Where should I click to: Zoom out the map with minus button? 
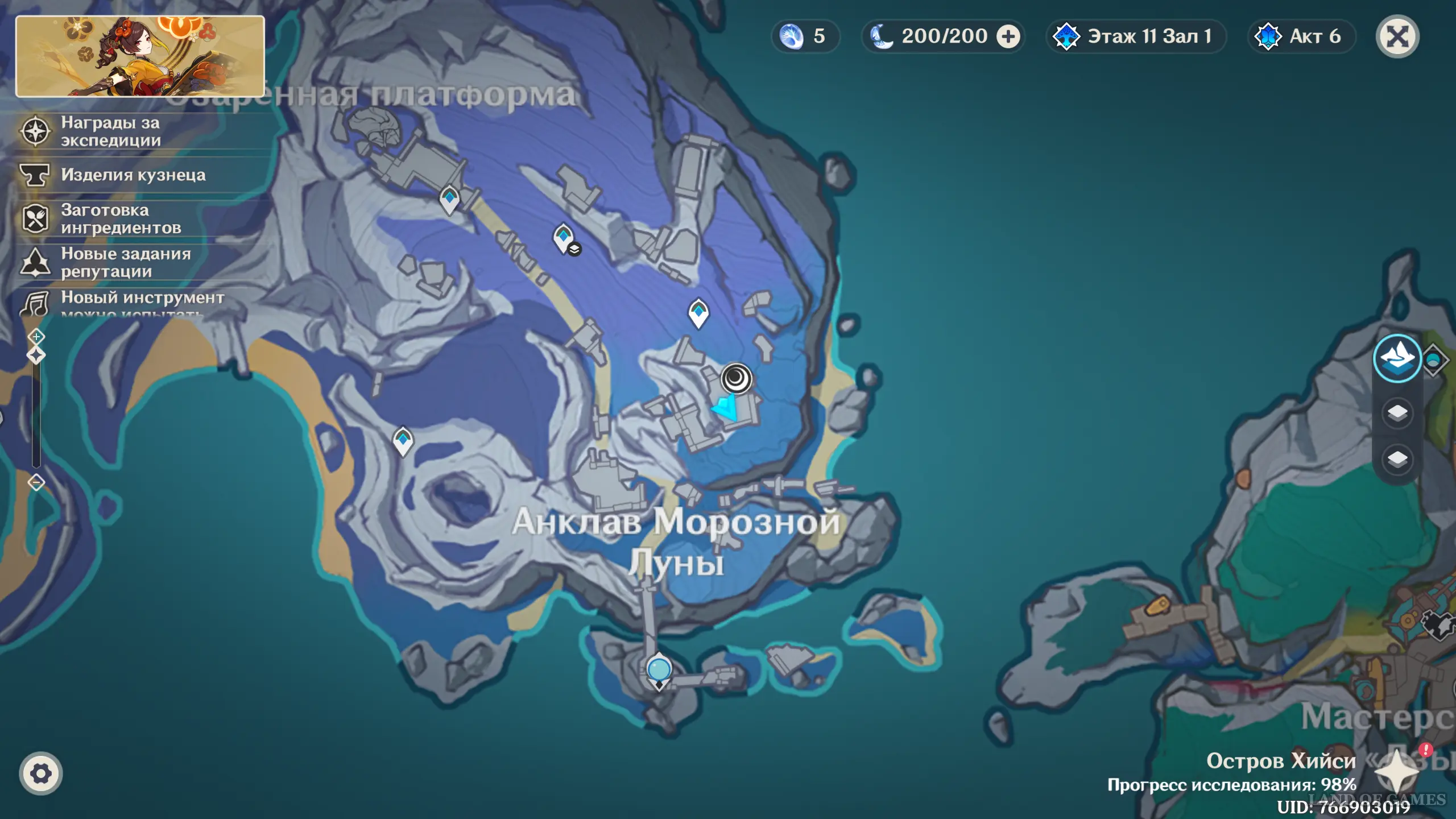click(36, 483)
